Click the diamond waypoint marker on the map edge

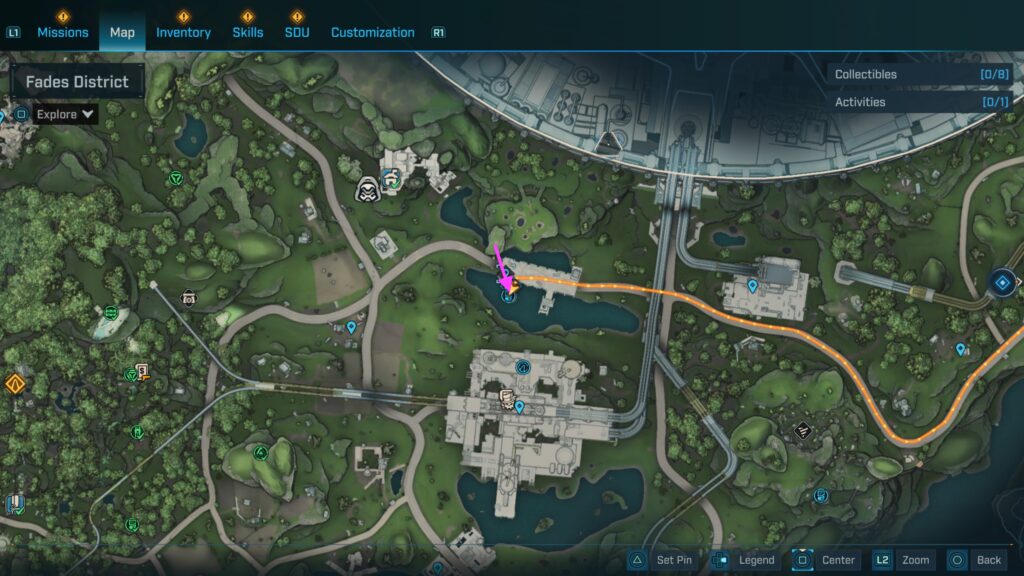(1001, 283)
